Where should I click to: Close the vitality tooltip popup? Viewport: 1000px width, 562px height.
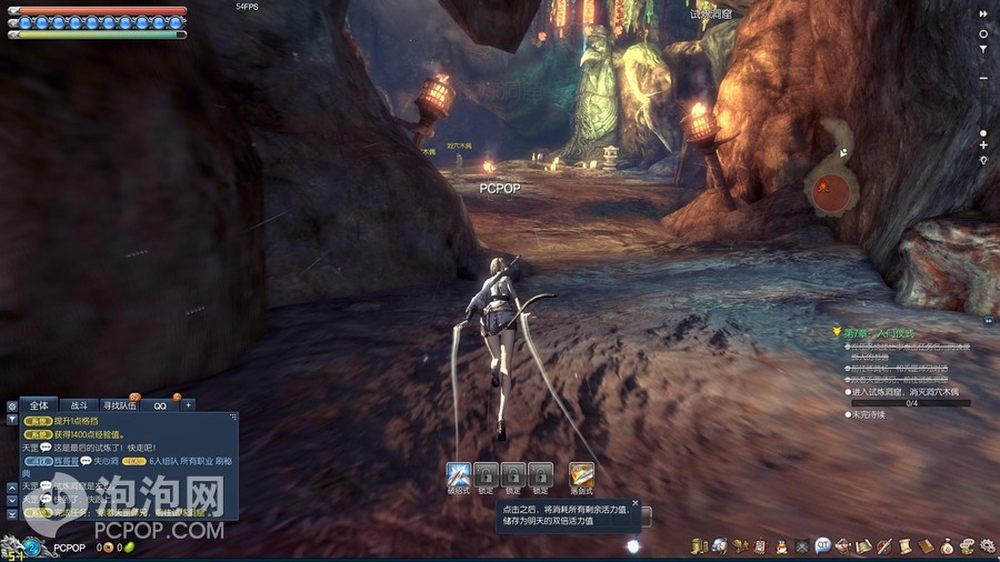click(635, 502)
